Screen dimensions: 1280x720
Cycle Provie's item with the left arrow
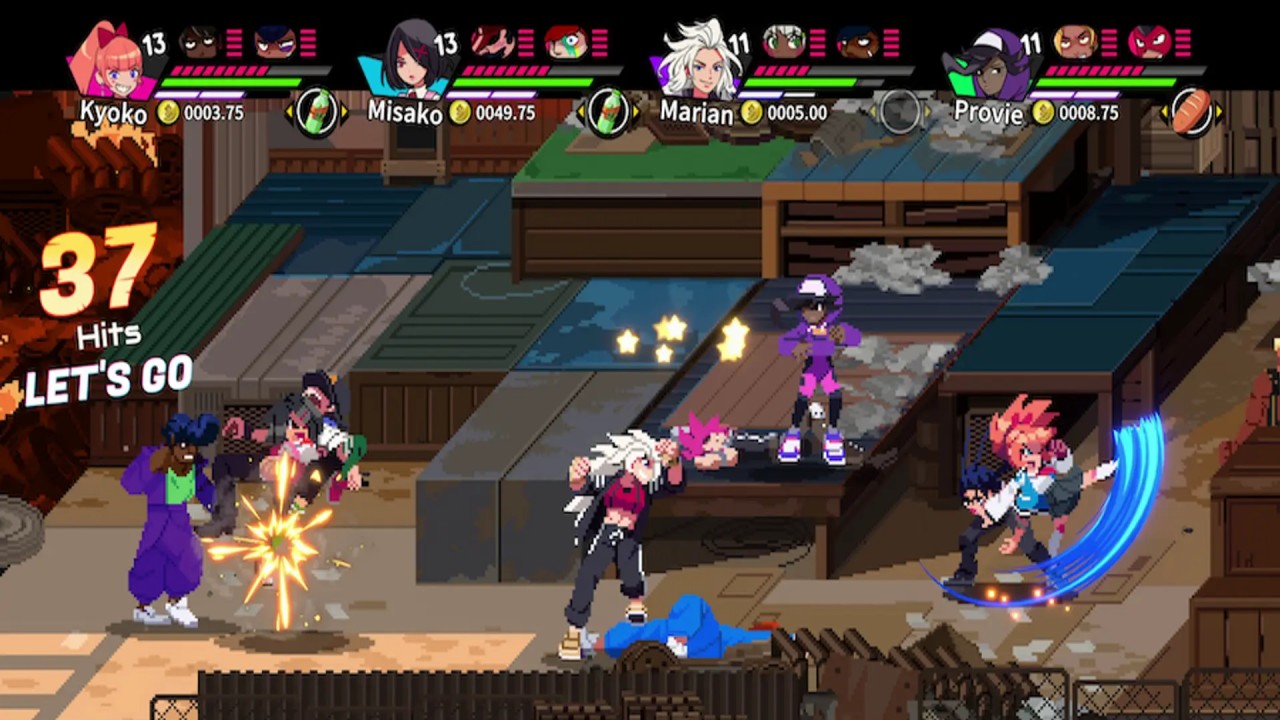coord(1165,112)
